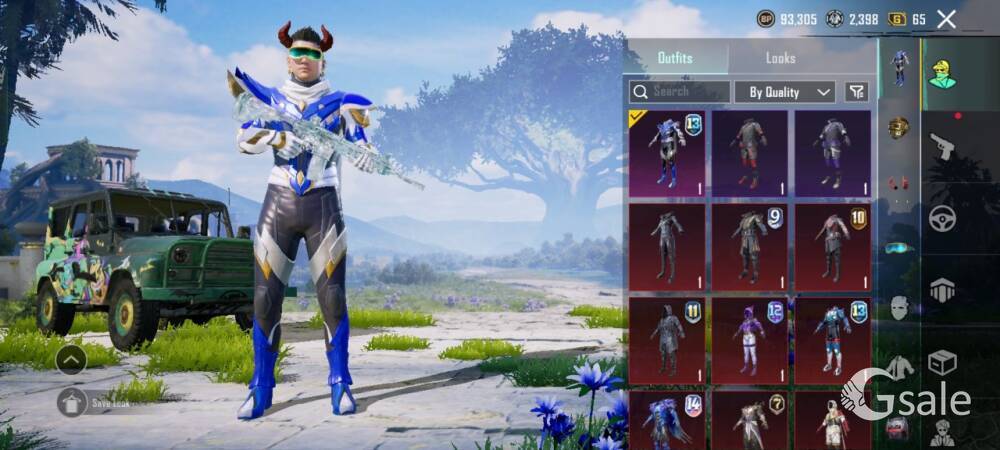Show the helmet headgear sub-category

click(x=899, y=127)
